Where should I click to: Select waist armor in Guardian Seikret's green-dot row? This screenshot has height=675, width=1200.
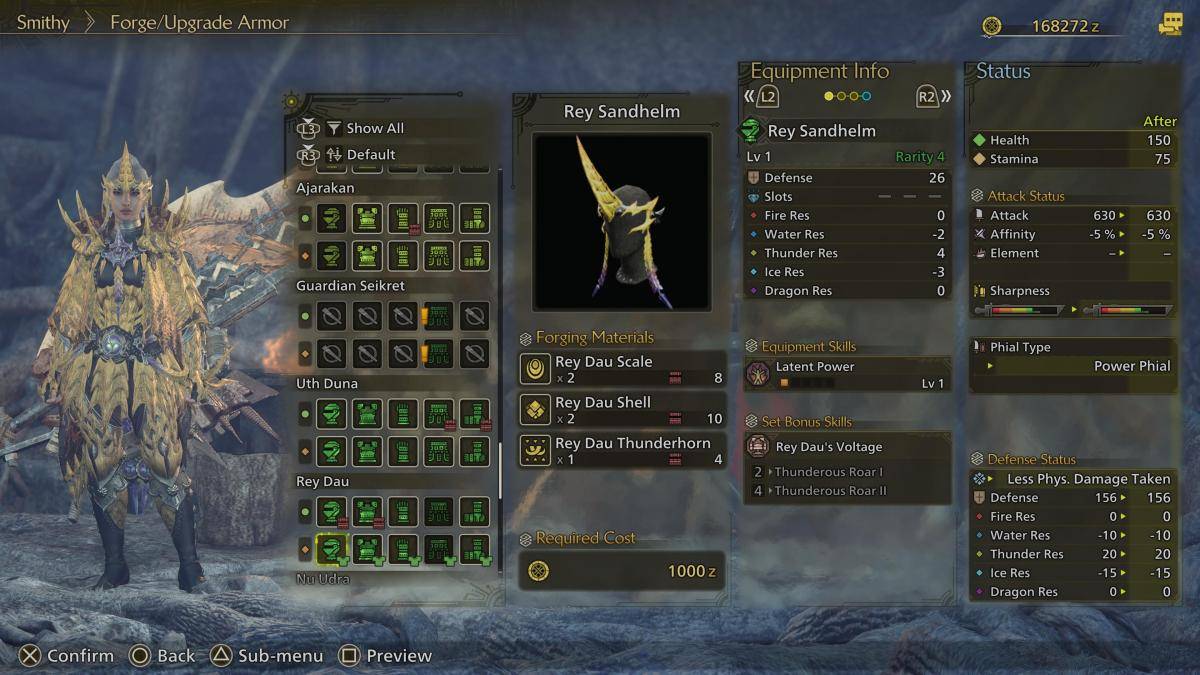coord(438,316)
